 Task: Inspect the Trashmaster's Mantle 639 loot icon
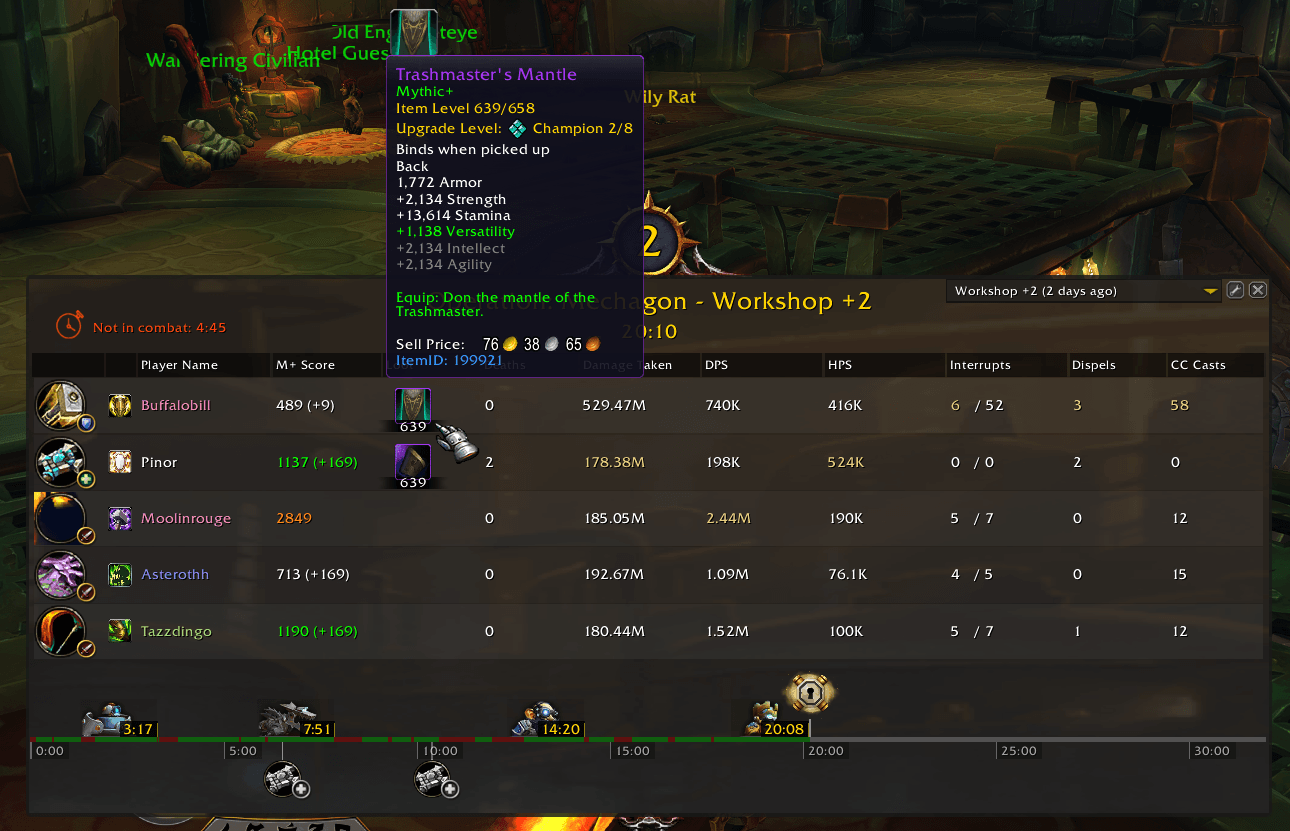[412, 406]
